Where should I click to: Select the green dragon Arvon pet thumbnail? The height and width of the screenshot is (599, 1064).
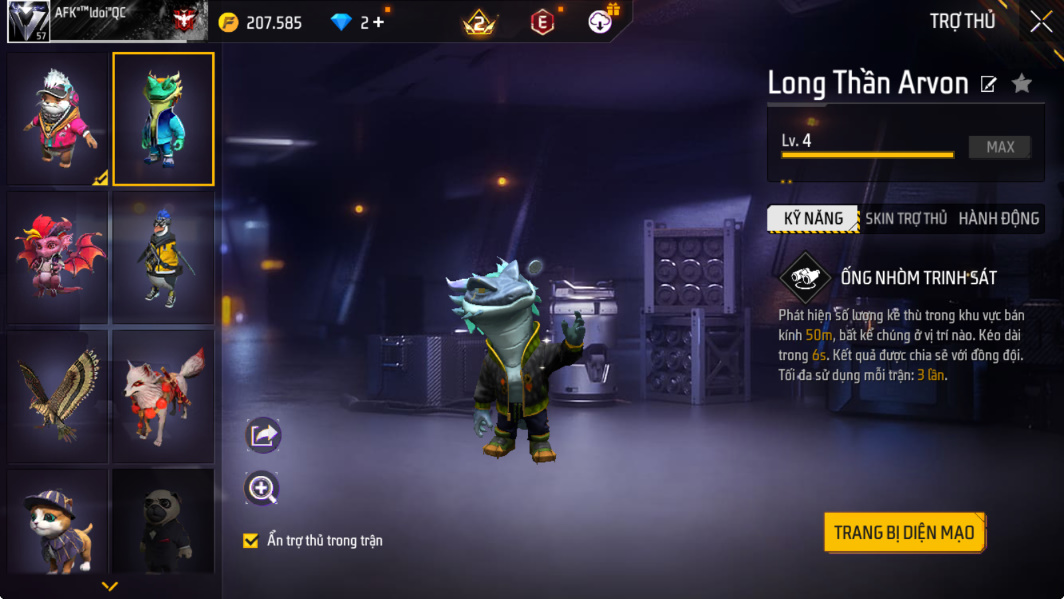pos(163,119)
